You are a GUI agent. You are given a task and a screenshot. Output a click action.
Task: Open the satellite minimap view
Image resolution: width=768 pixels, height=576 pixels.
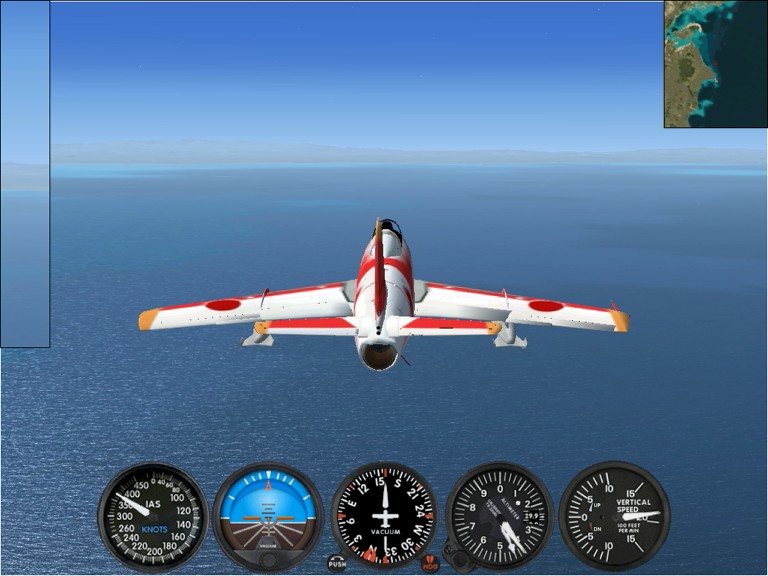coord(715,64)
